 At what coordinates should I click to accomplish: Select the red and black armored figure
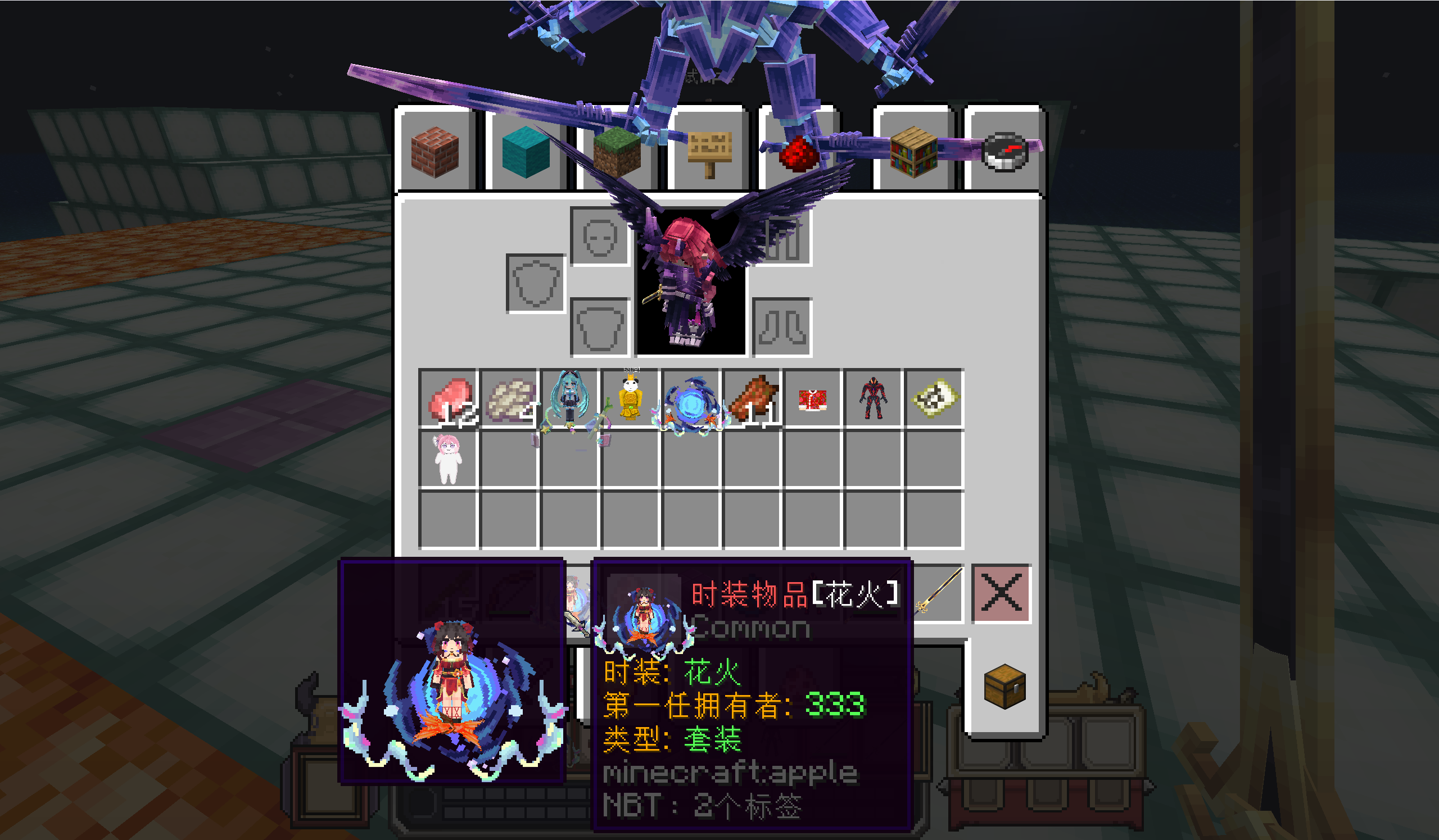[873, 399]
